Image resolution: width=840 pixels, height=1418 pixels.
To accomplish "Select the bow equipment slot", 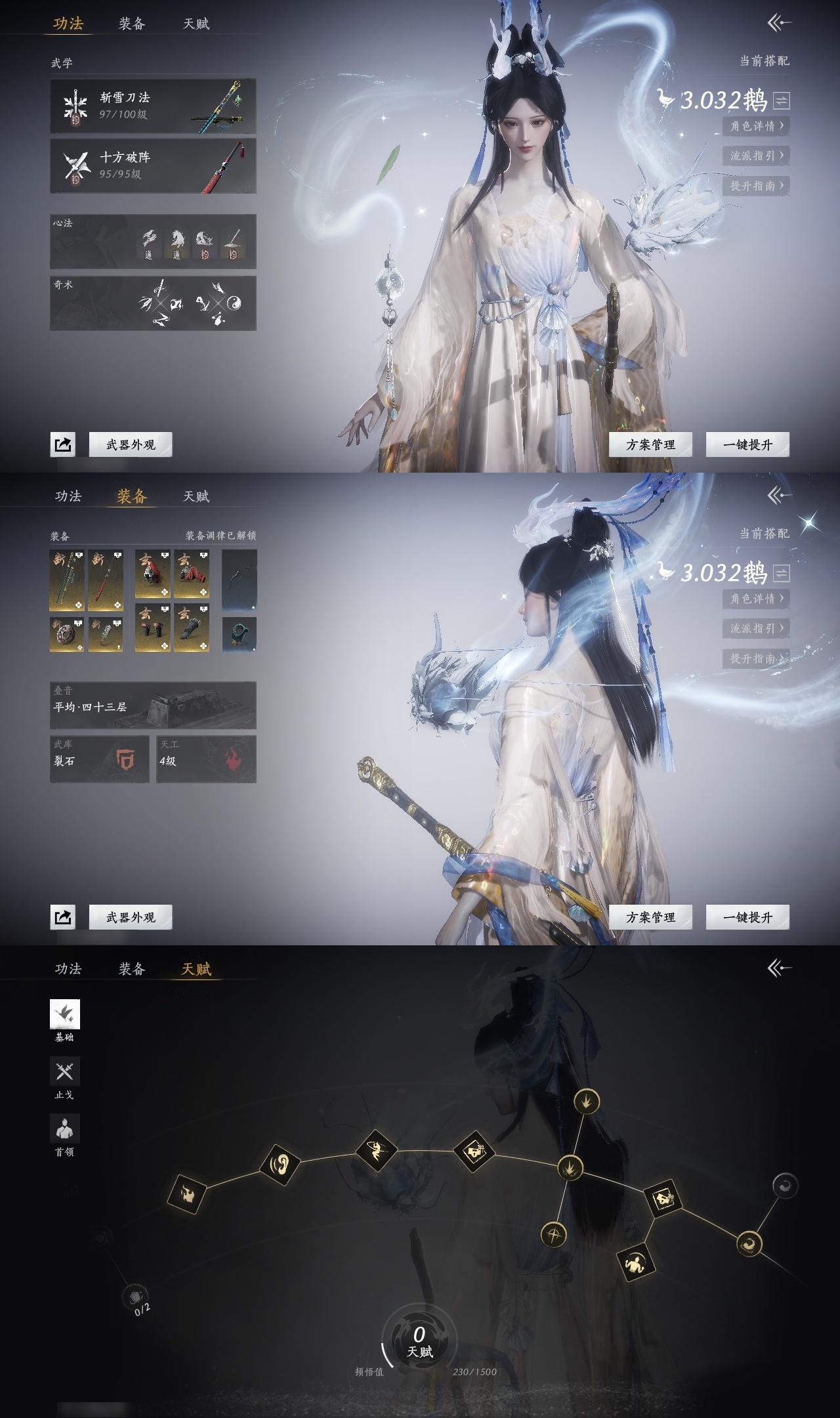I will click(x=240, y=580).
